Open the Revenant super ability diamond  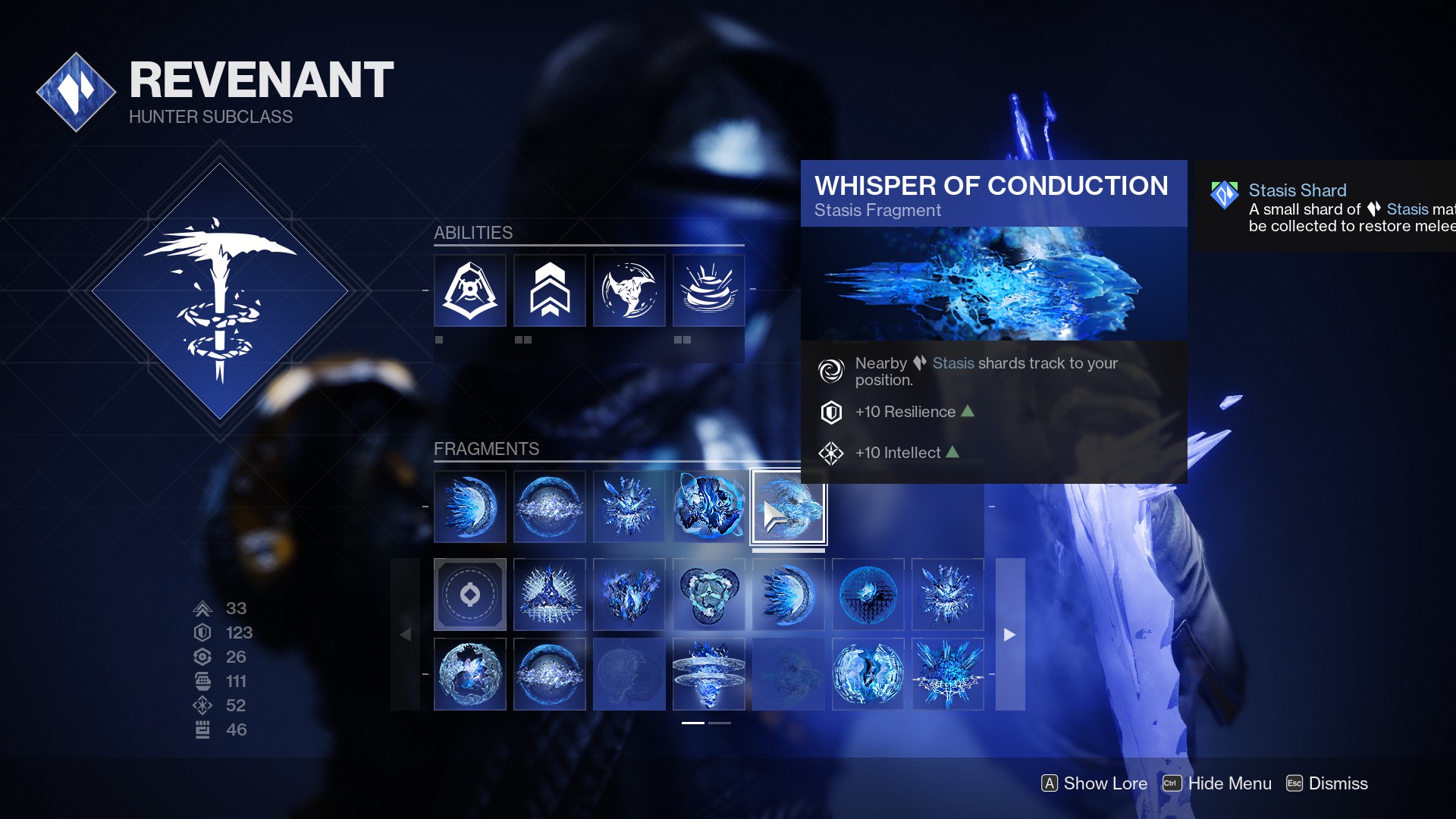220,291
